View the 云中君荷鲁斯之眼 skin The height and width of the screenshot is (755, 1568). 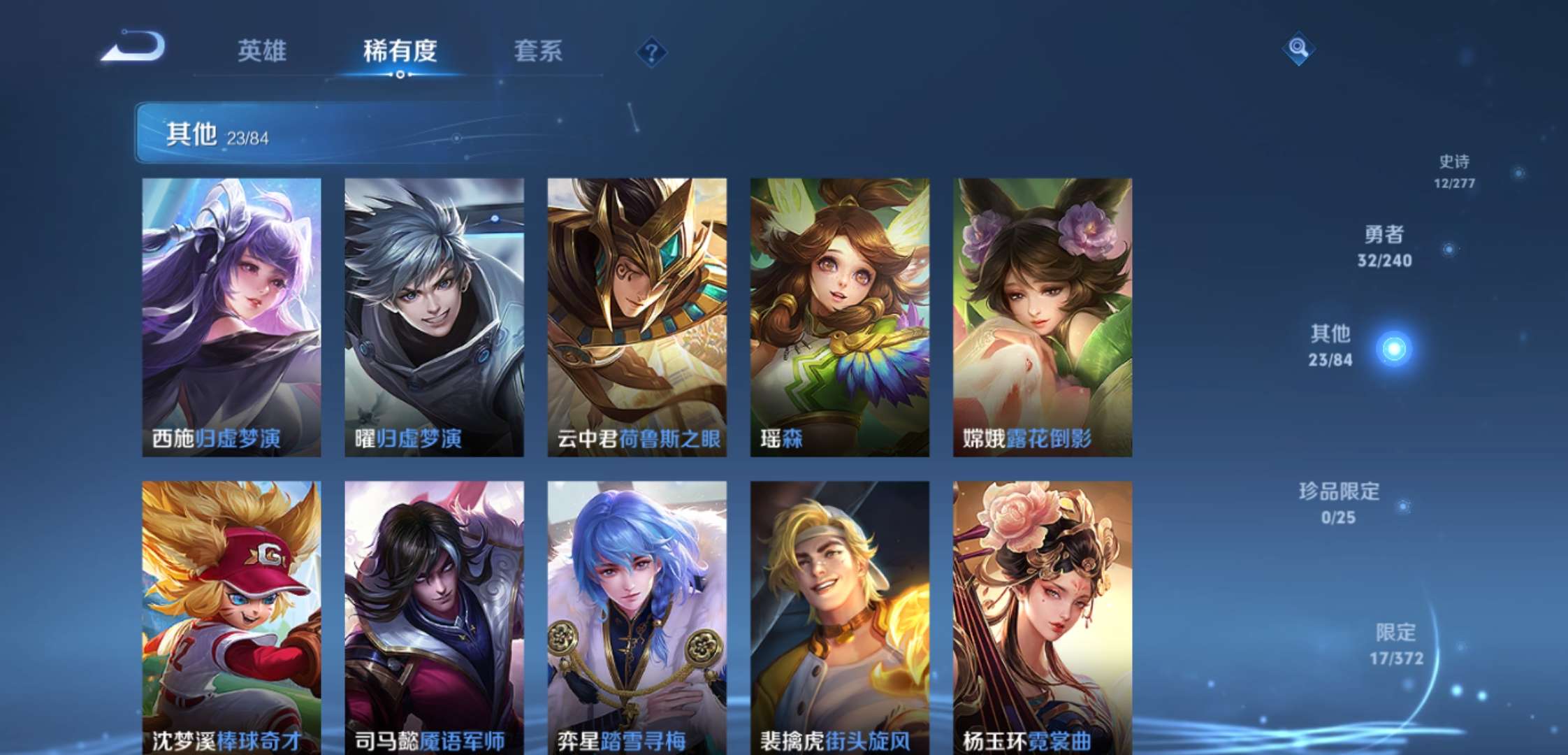point(636,315)
